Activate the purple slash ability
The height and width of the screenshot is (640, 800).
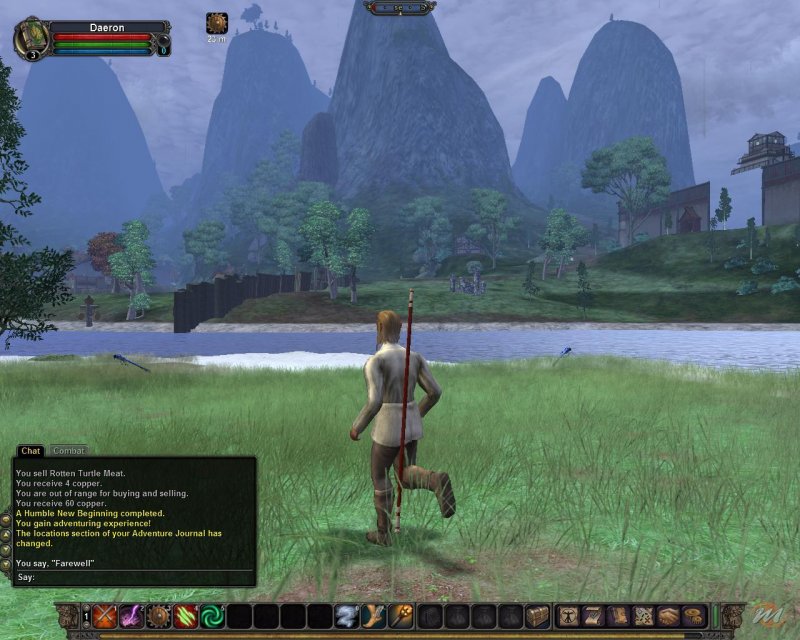(x=132, y=616)
